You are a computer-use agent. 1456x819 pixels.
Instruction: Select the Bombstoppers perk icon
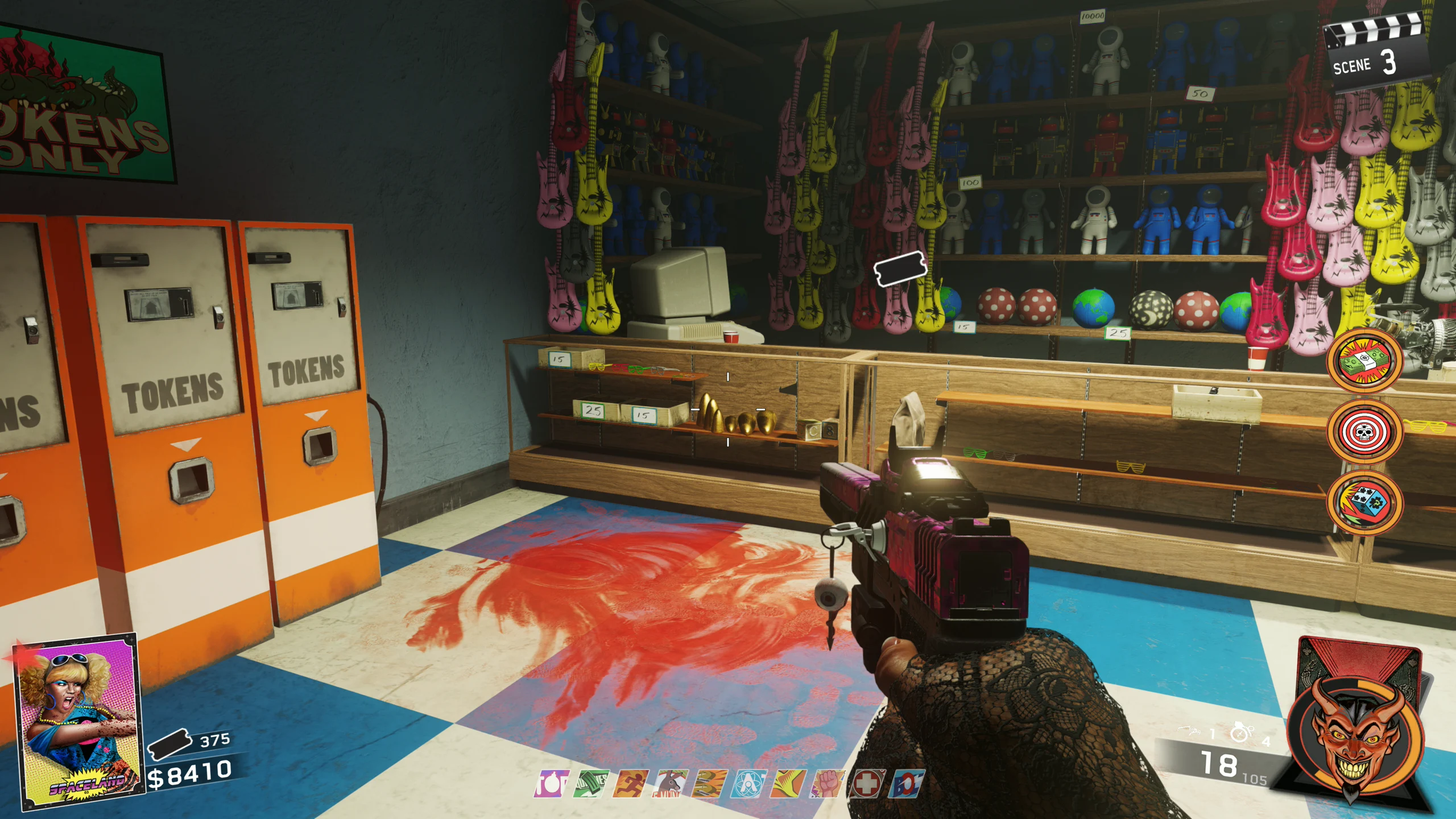(551, 784)
